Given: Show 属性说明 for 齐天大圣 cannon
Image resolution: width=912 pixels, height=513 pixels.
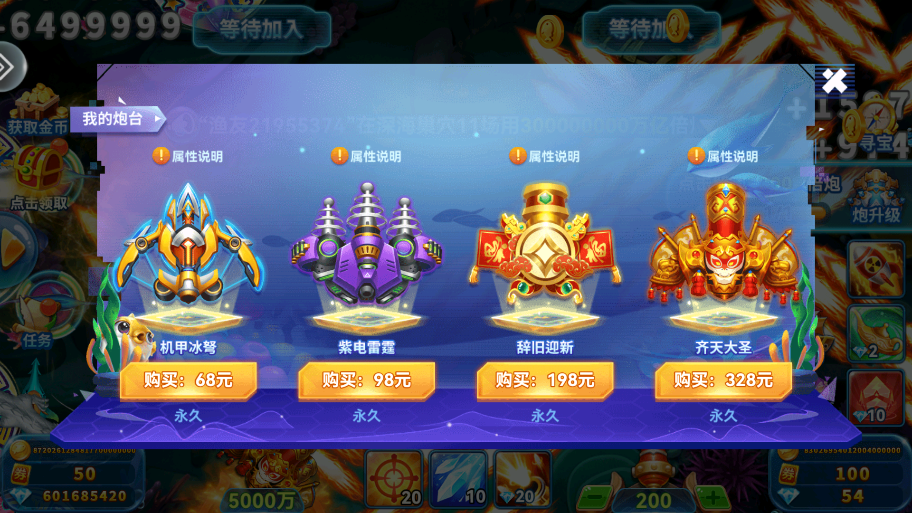Looking at the screenshot, I should [723, 156].
